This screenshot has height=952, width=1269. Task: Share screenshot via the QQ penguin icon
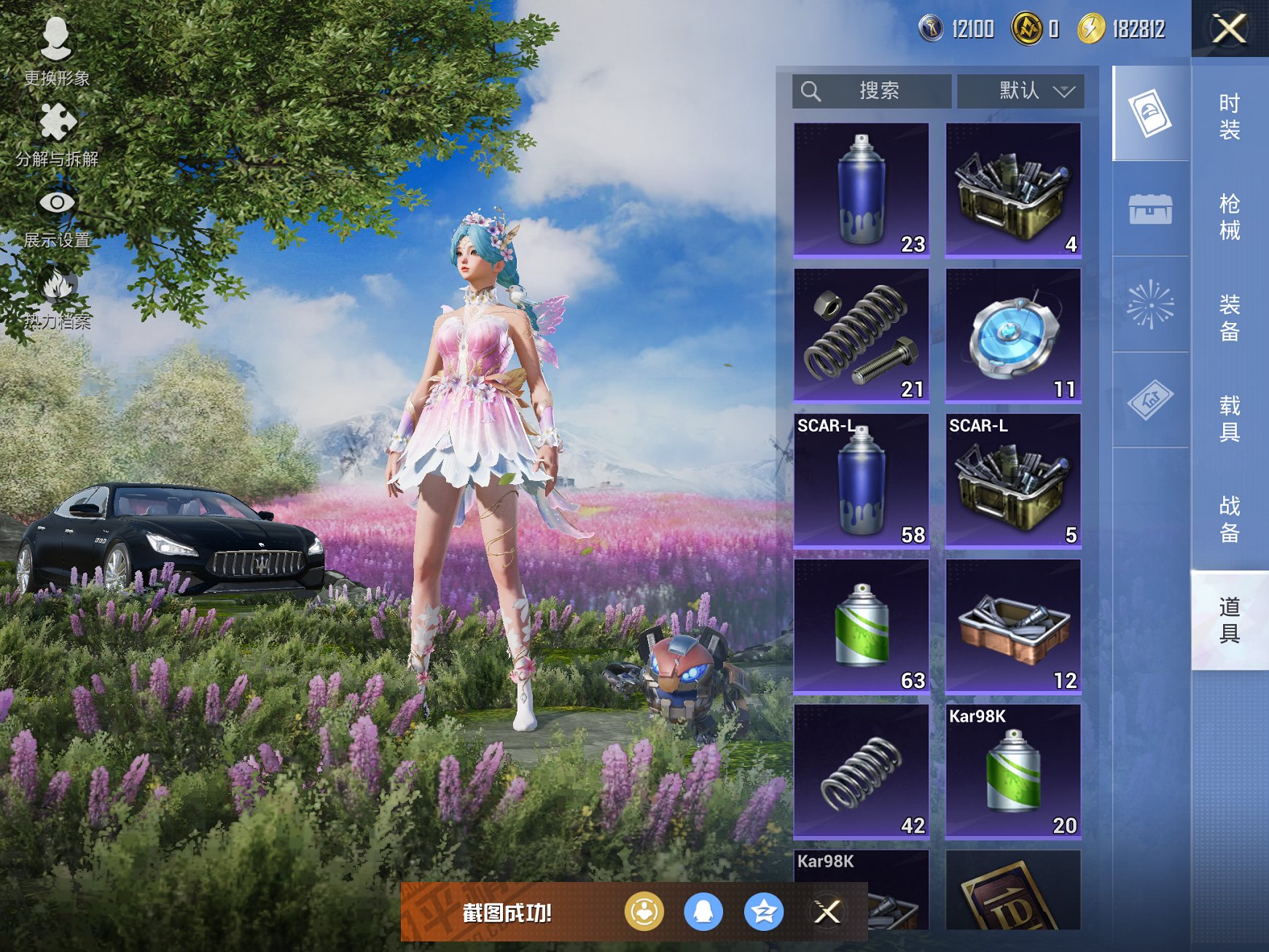[703, 911]
